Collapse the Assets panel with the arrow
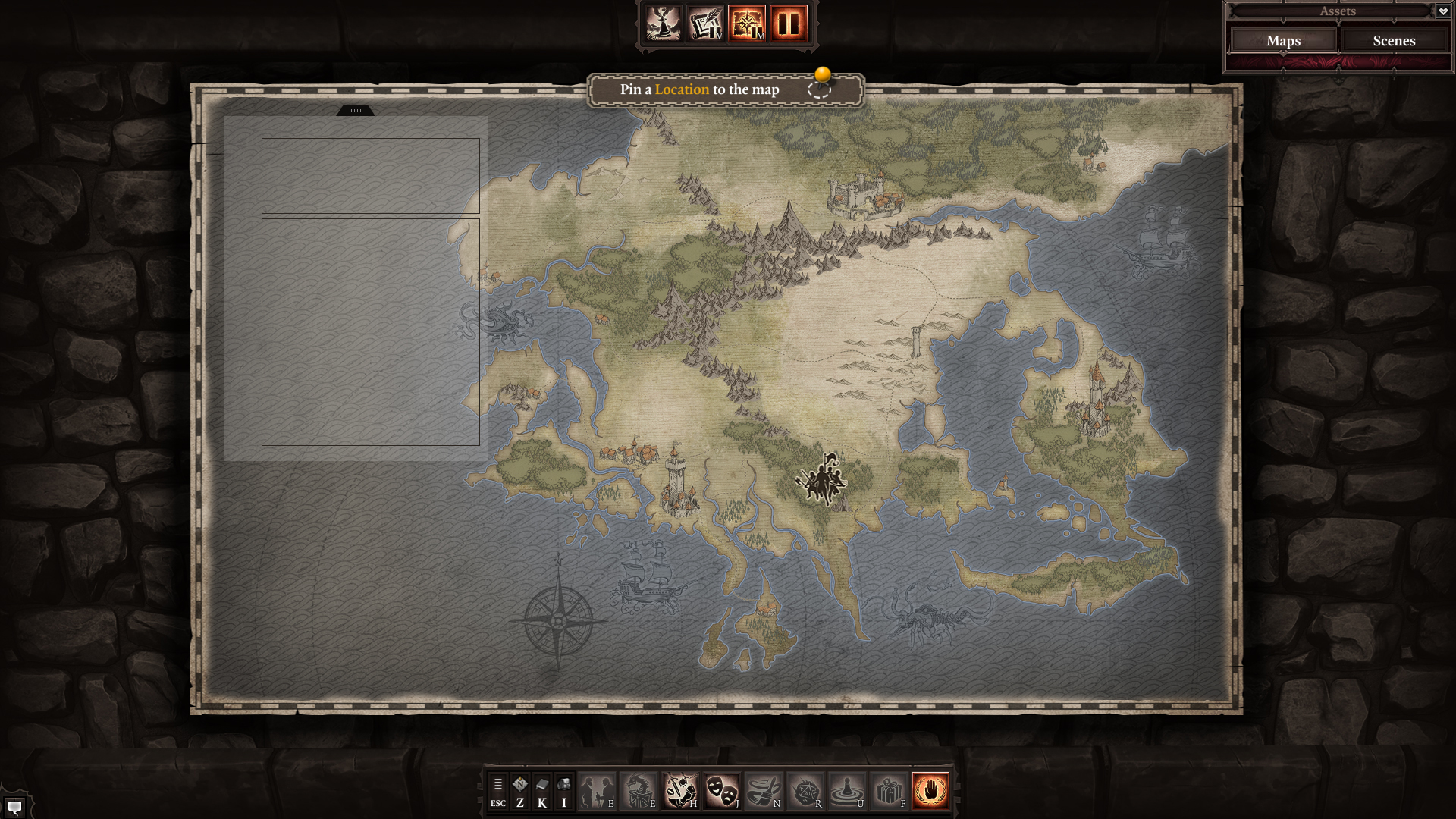Image resolution: width=1456 pixels, height=819 pixels. tap(1442, 11)
